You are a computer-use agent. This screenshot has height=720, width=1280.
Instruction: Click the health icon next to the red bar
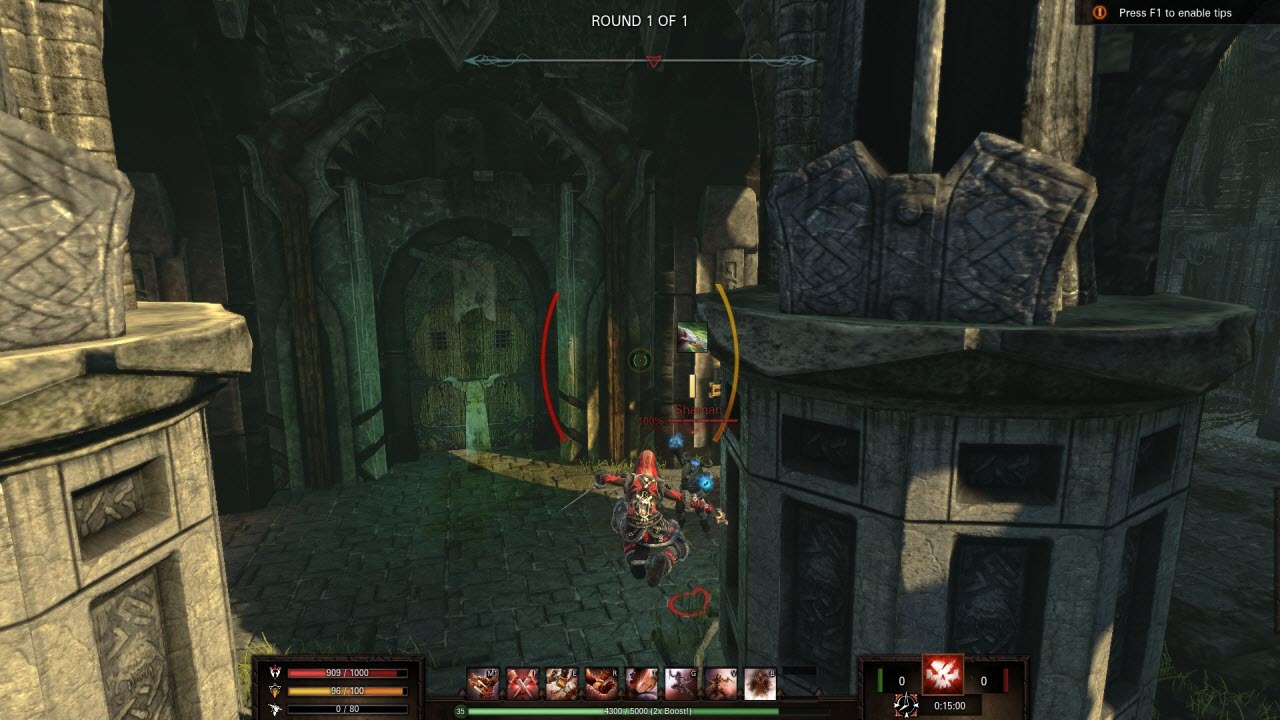pos(277,672)
